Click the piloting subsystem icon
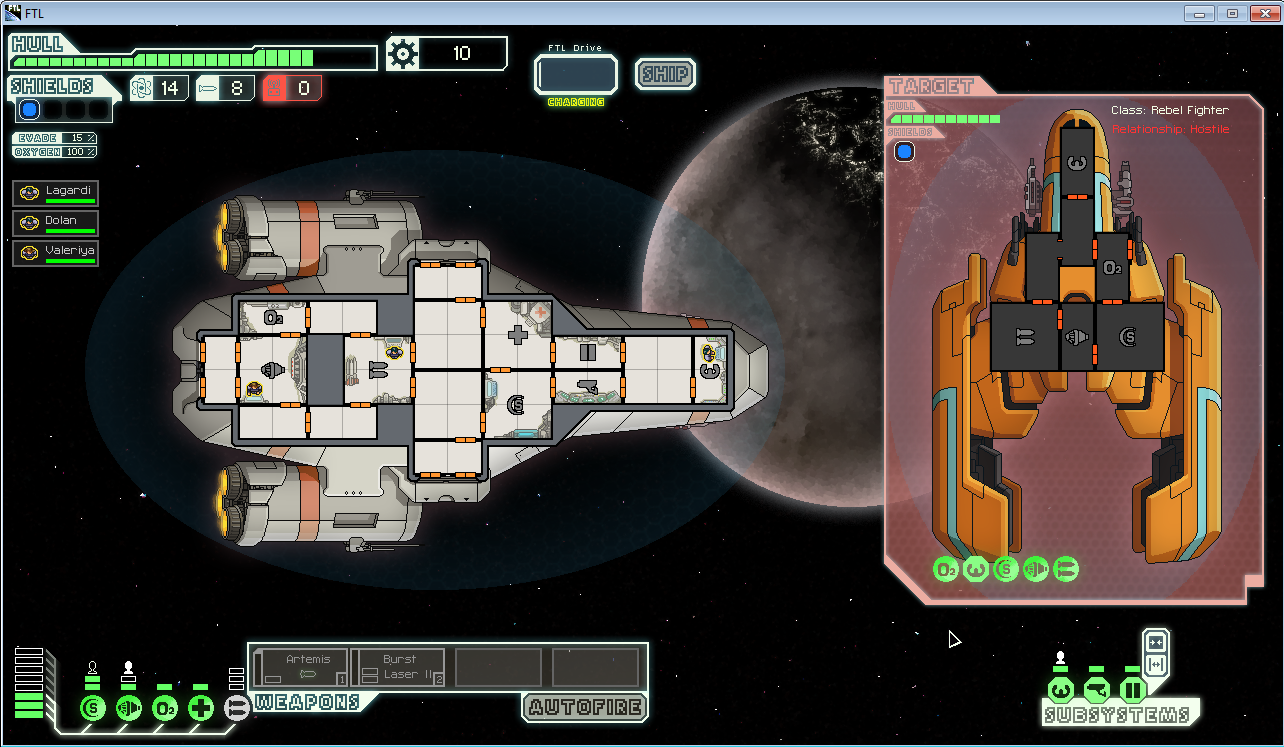The height and width of the screenshot is (747, 1284). [1061, 689]
